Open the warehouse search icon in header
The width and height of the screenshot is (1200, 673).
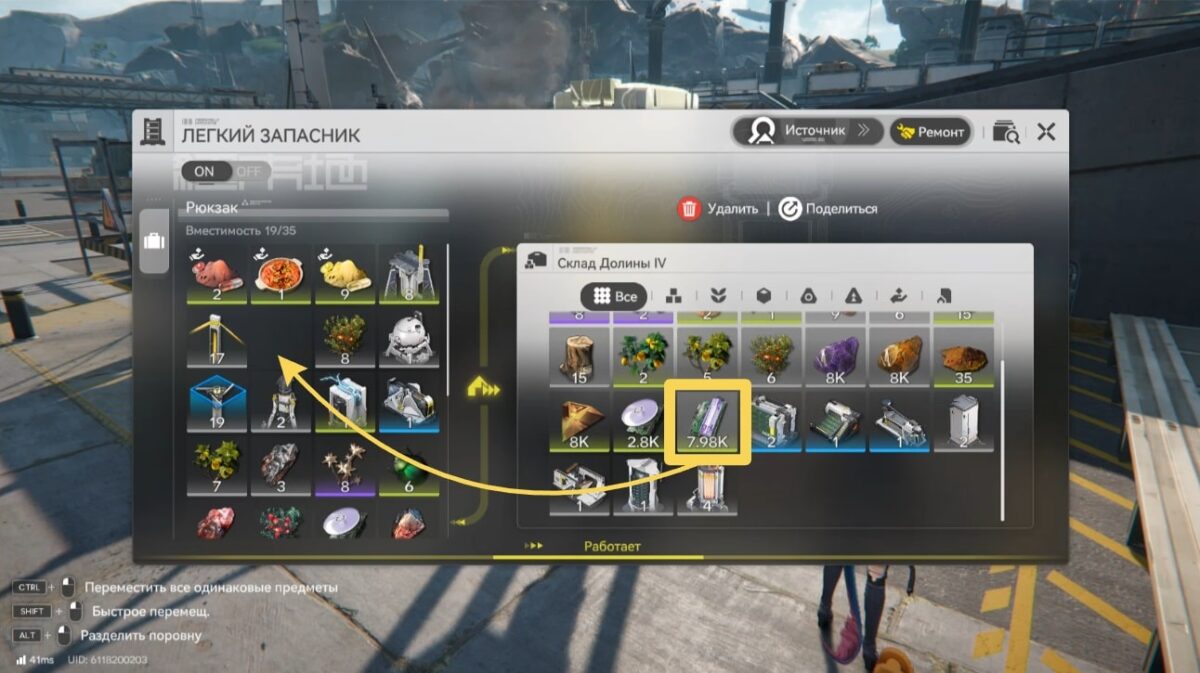(1006, 132)
